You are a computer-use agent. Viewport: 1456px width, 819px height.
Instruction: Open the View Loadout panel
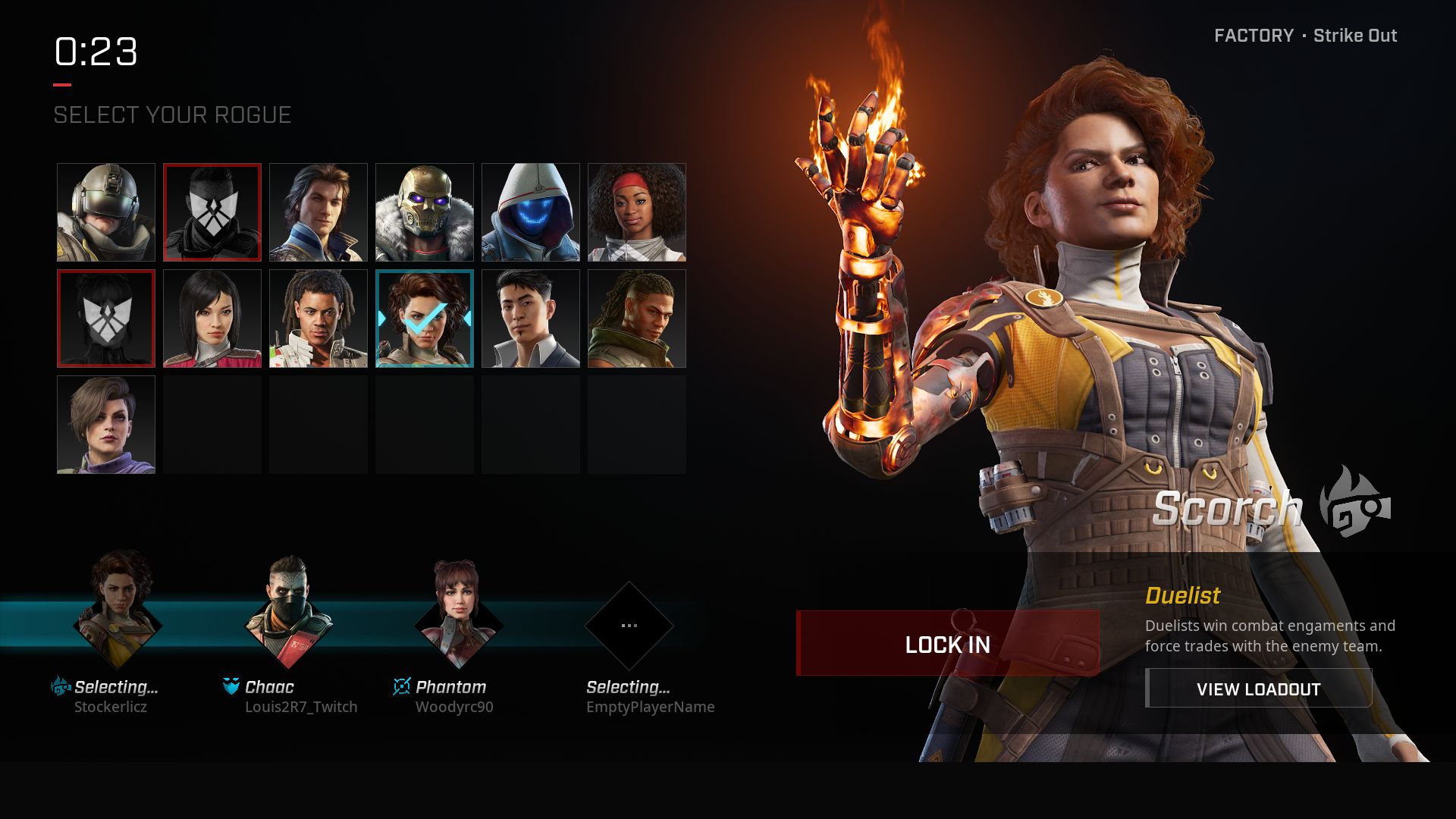tap(1258, 689)
